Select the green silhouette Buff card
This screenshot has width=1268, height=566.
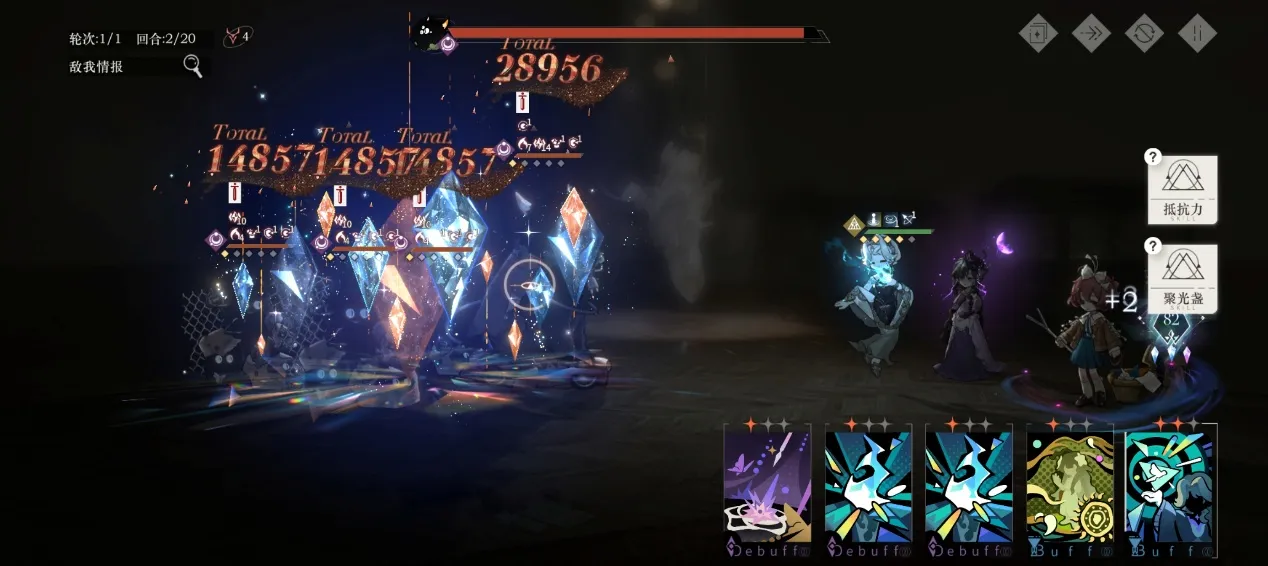(1069, 487)
